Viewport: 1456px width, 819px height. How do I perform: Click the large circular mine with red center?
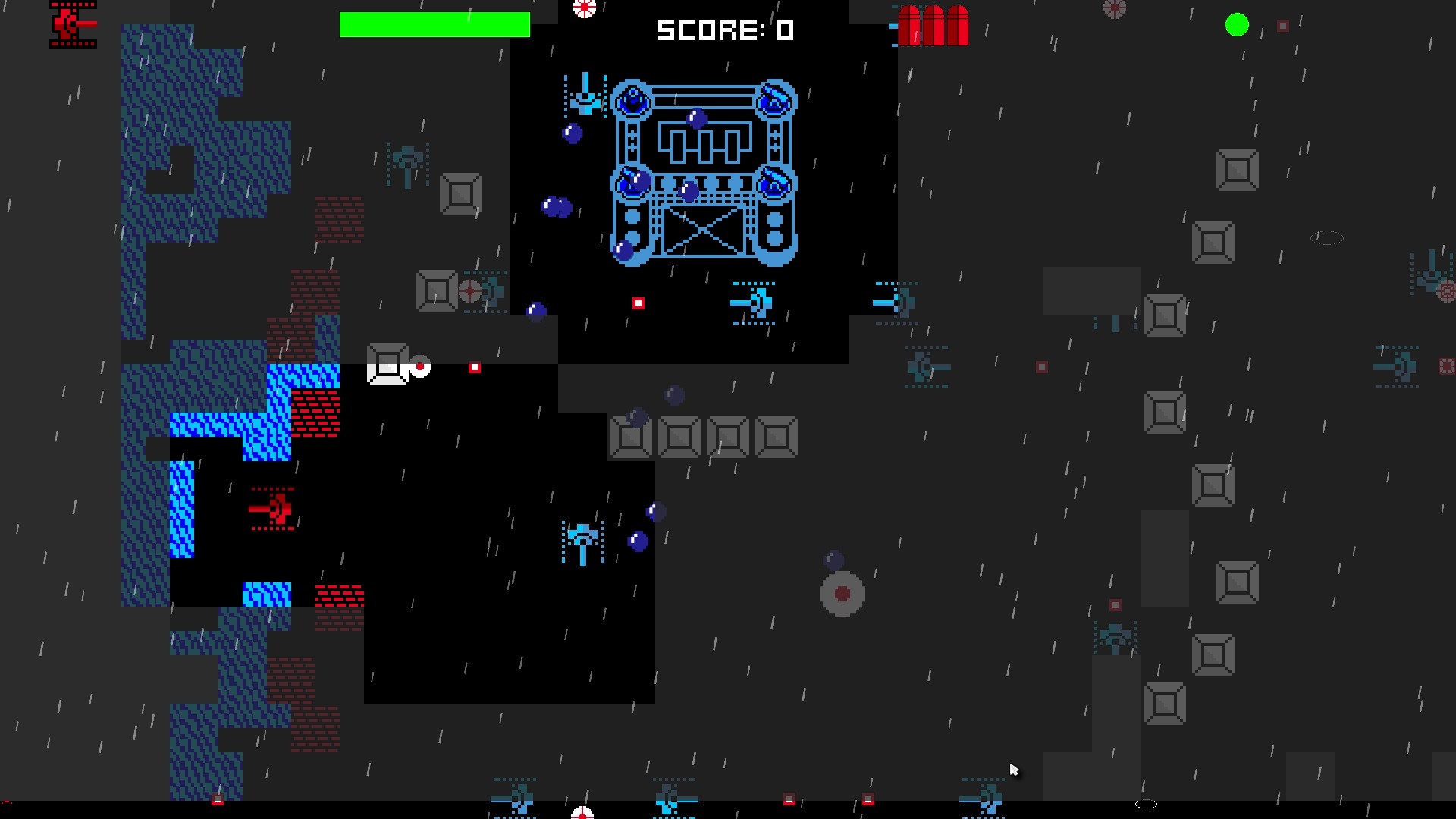tap(843, 594)
